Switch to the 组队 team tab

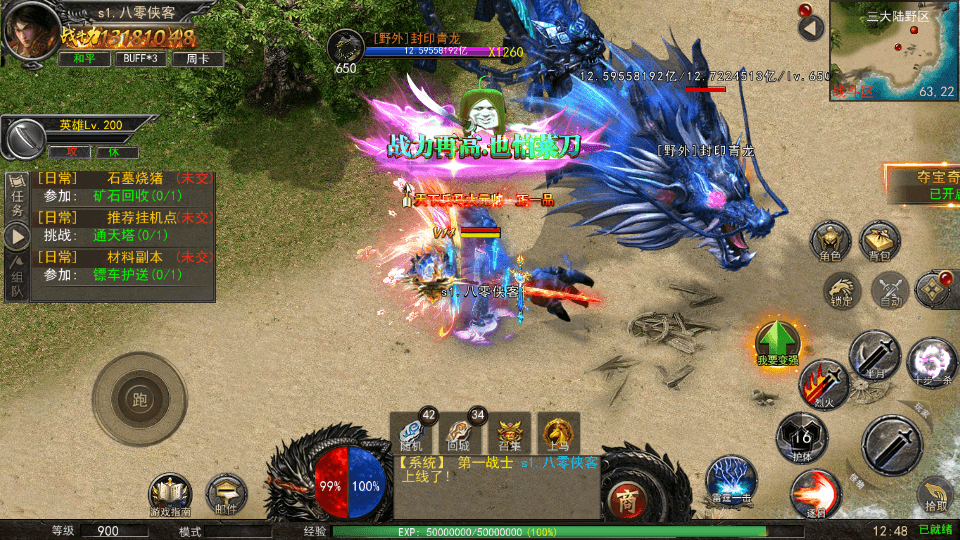[x=17, y=280]
